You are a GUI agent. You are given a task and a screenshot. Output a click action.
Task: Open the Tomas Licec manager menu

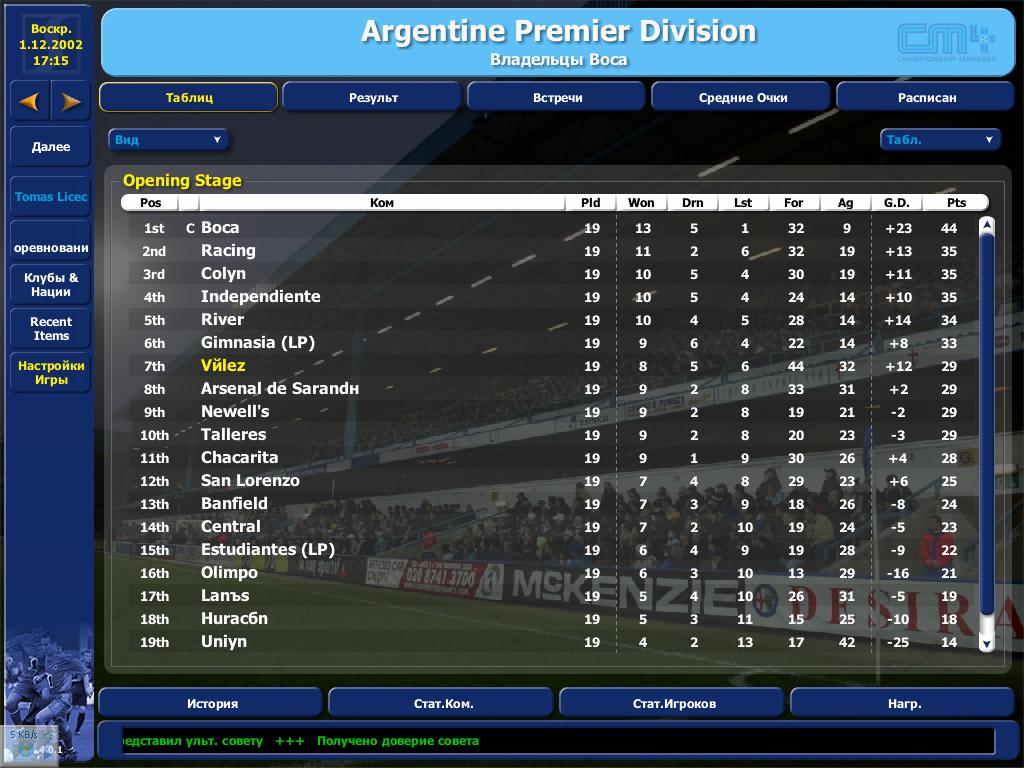(51, 197)
